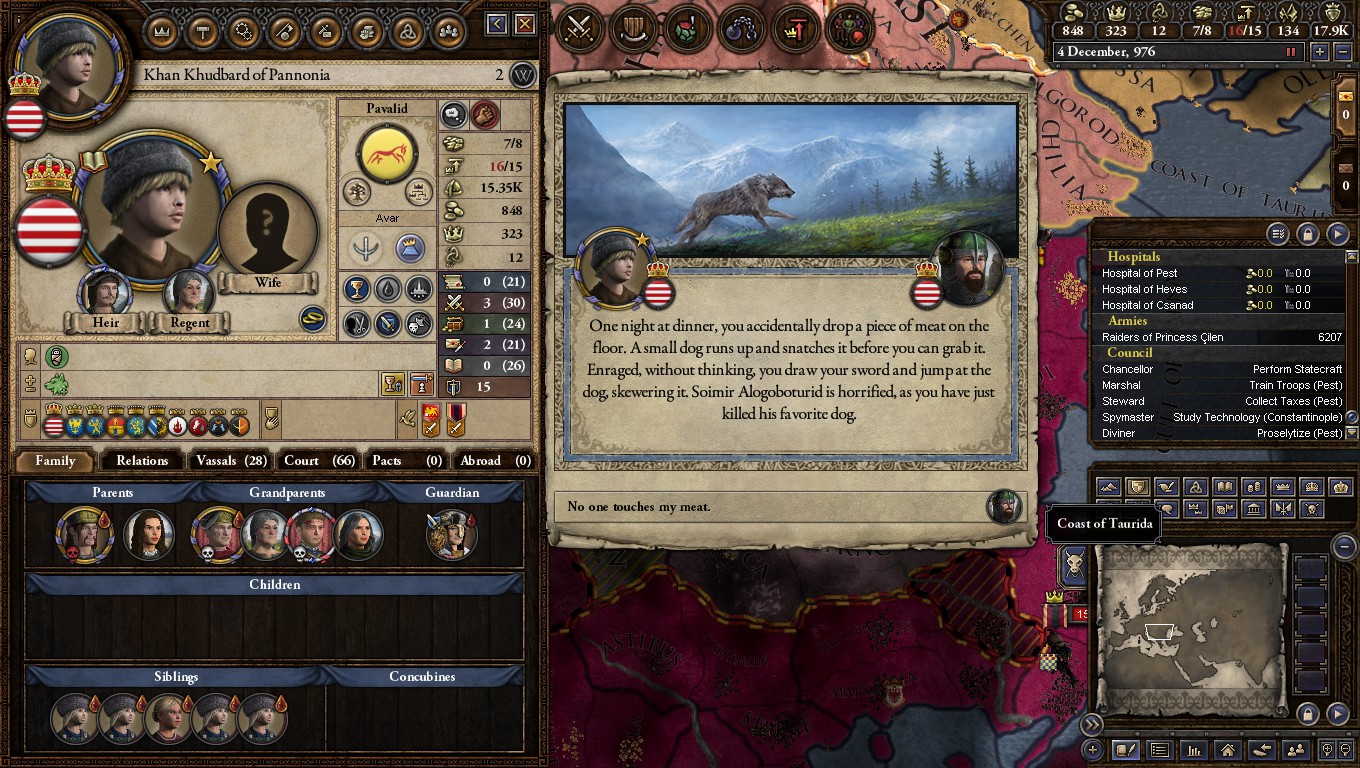The image size is (1360, 768).
Task: Switch to the Relations tab
Action: point(141,461)
